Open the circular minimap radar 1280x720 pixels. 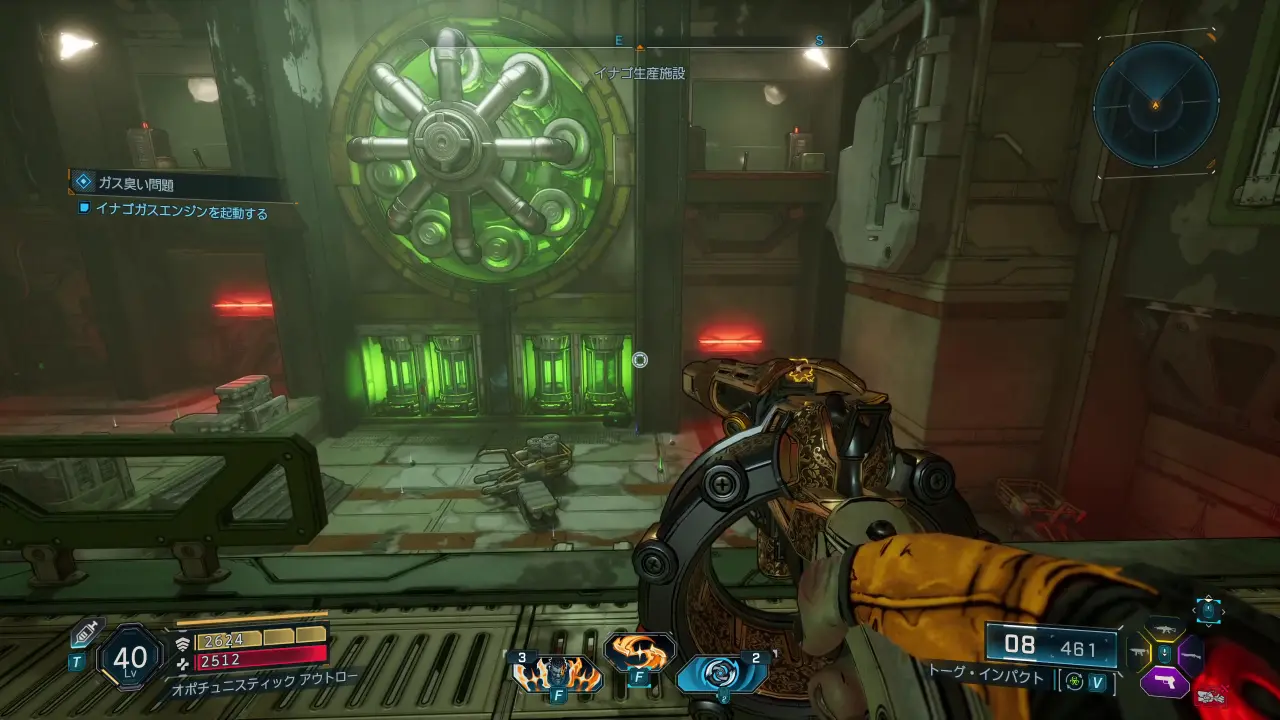[x=1156, y=103]
